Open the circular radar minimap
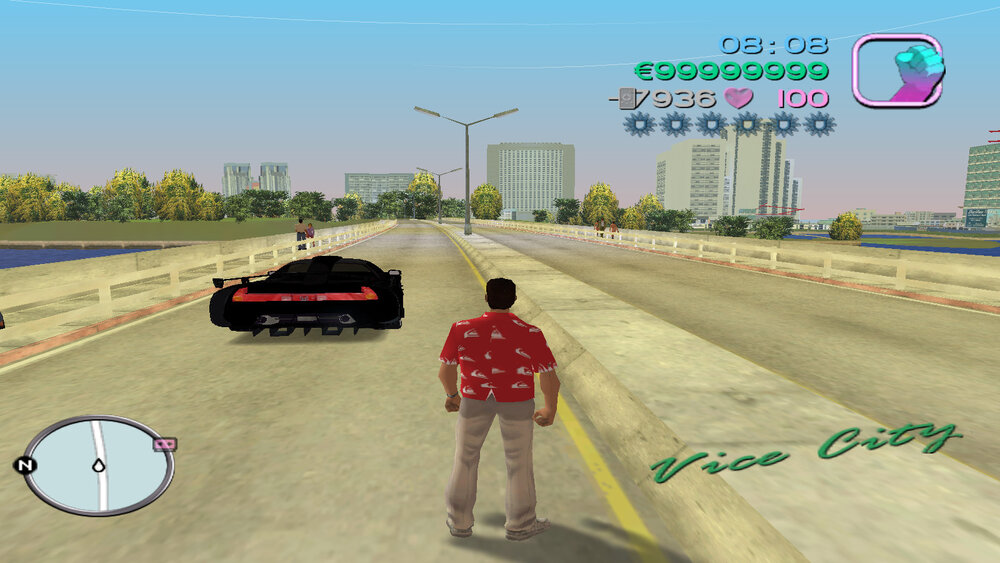Image resolution: width=1000 pixels, height=563 pixels. (x=98, y=465)
